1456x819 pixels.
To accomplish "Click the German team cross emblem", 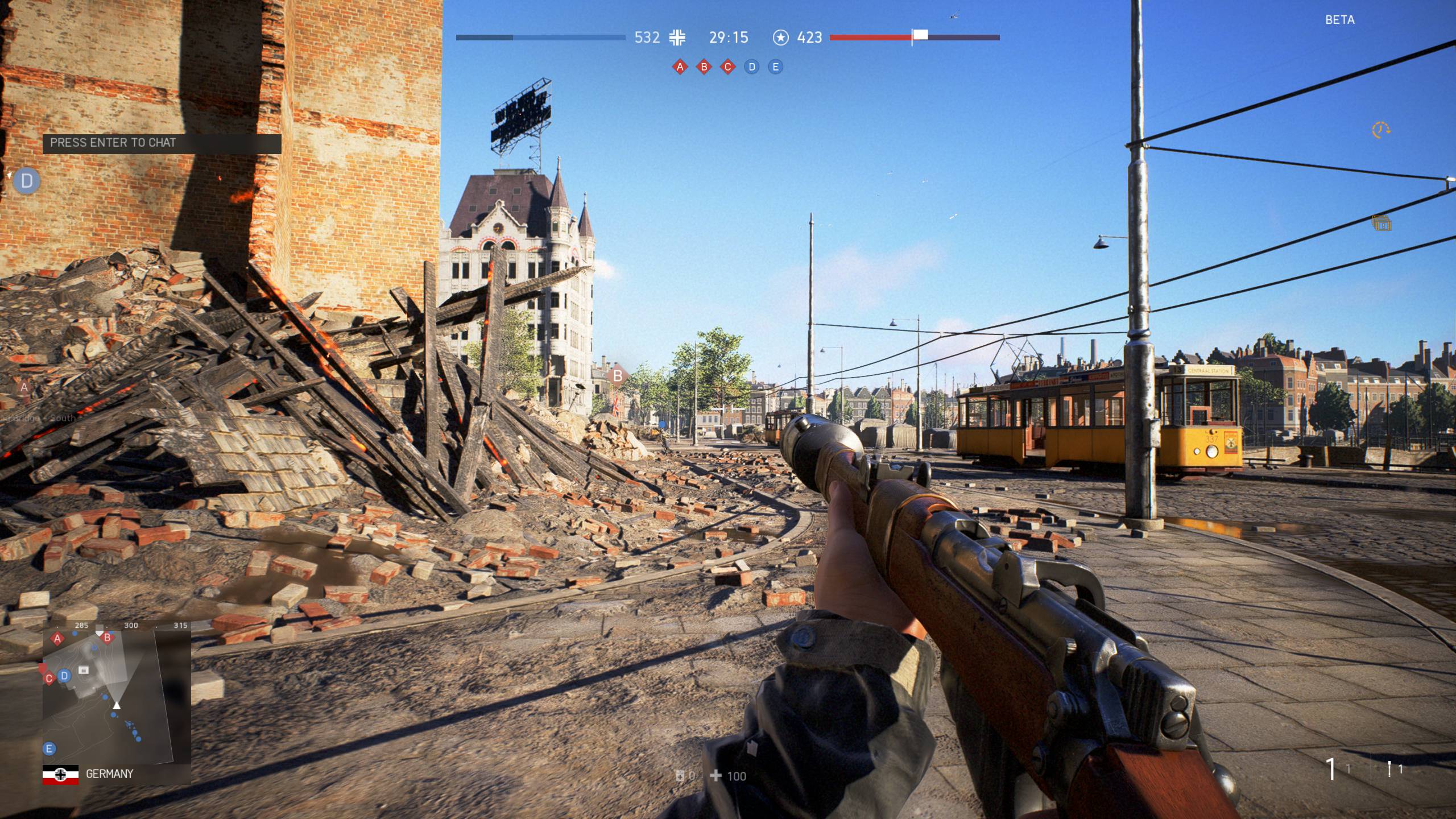I will (x=677, y=38).
